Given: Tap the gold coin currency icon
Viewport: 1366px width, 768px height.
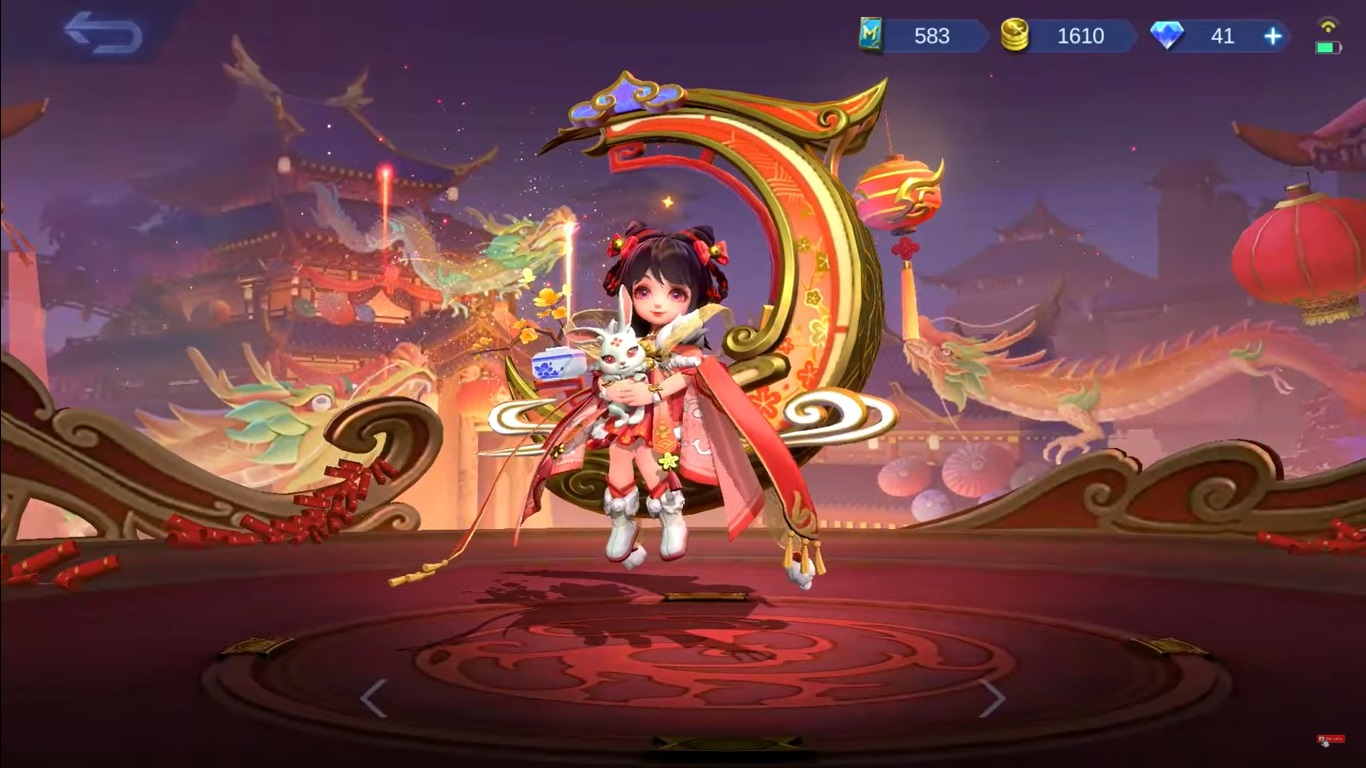Looking at the screenshot, I should click(1016, 36).
